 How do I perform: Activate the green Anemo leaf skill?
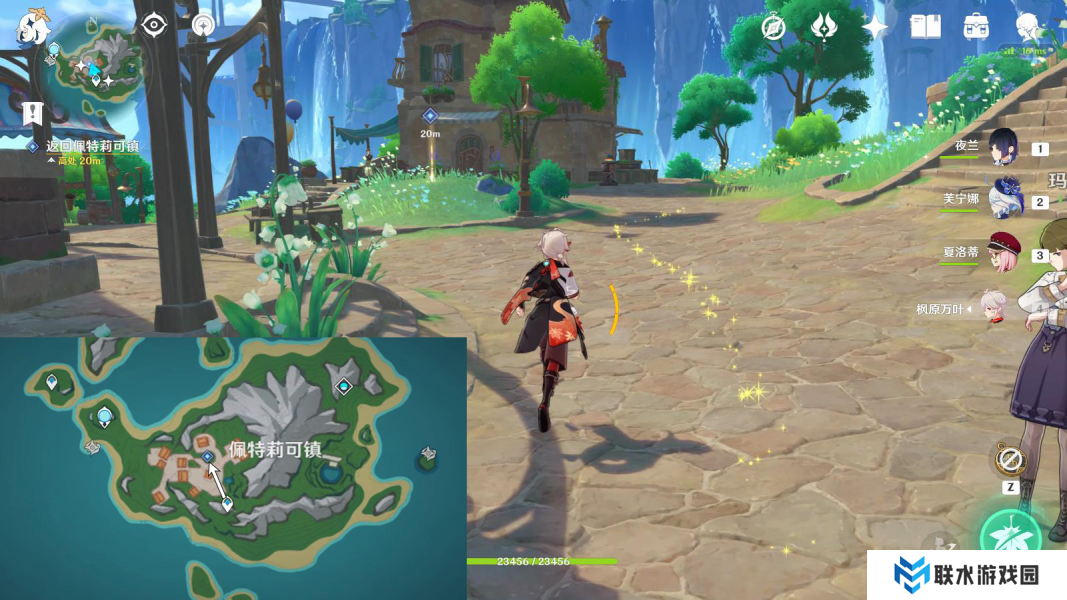click(x=1012, y=540)
